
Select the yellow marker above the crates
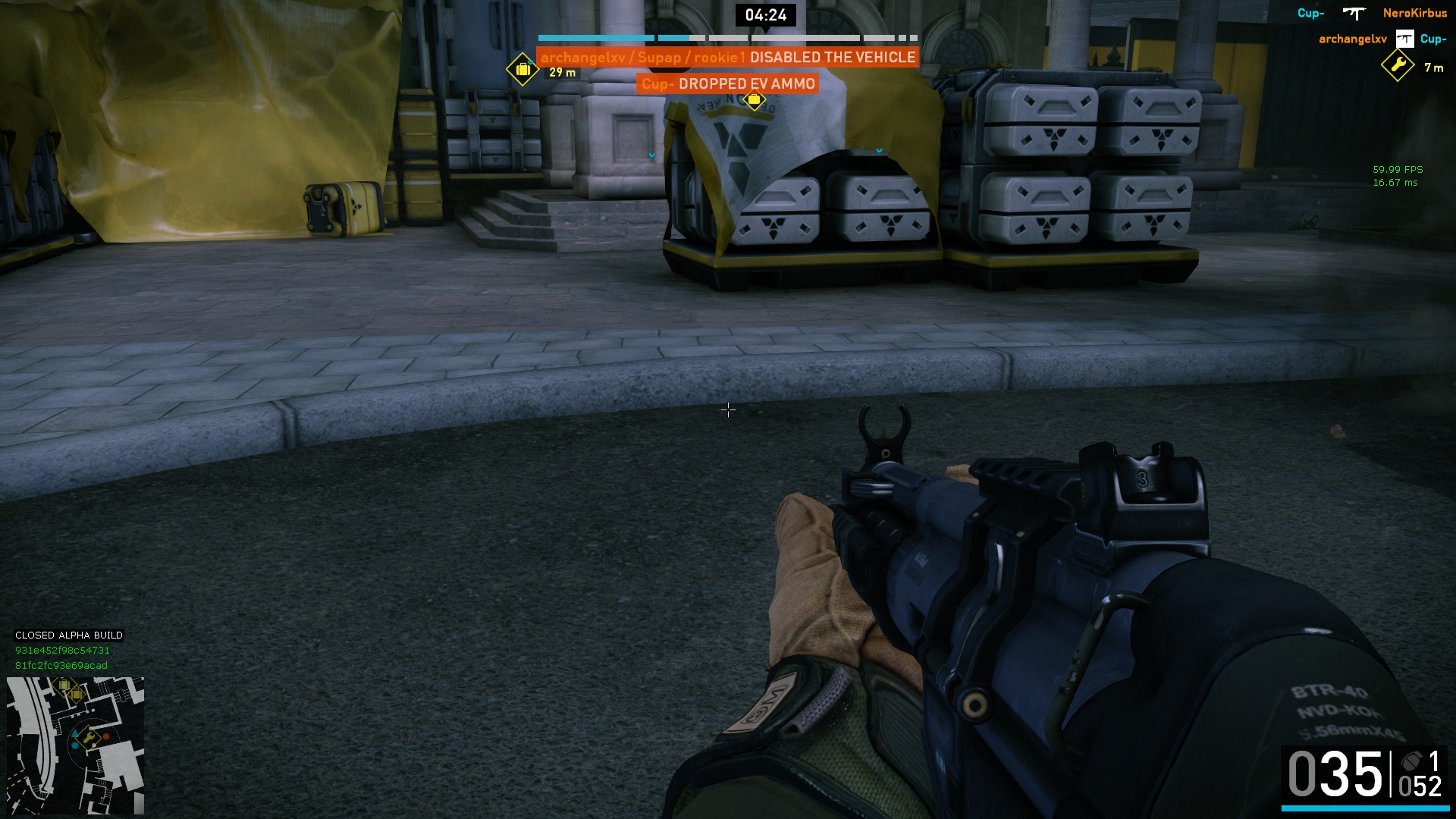click(x=754, y=100)
